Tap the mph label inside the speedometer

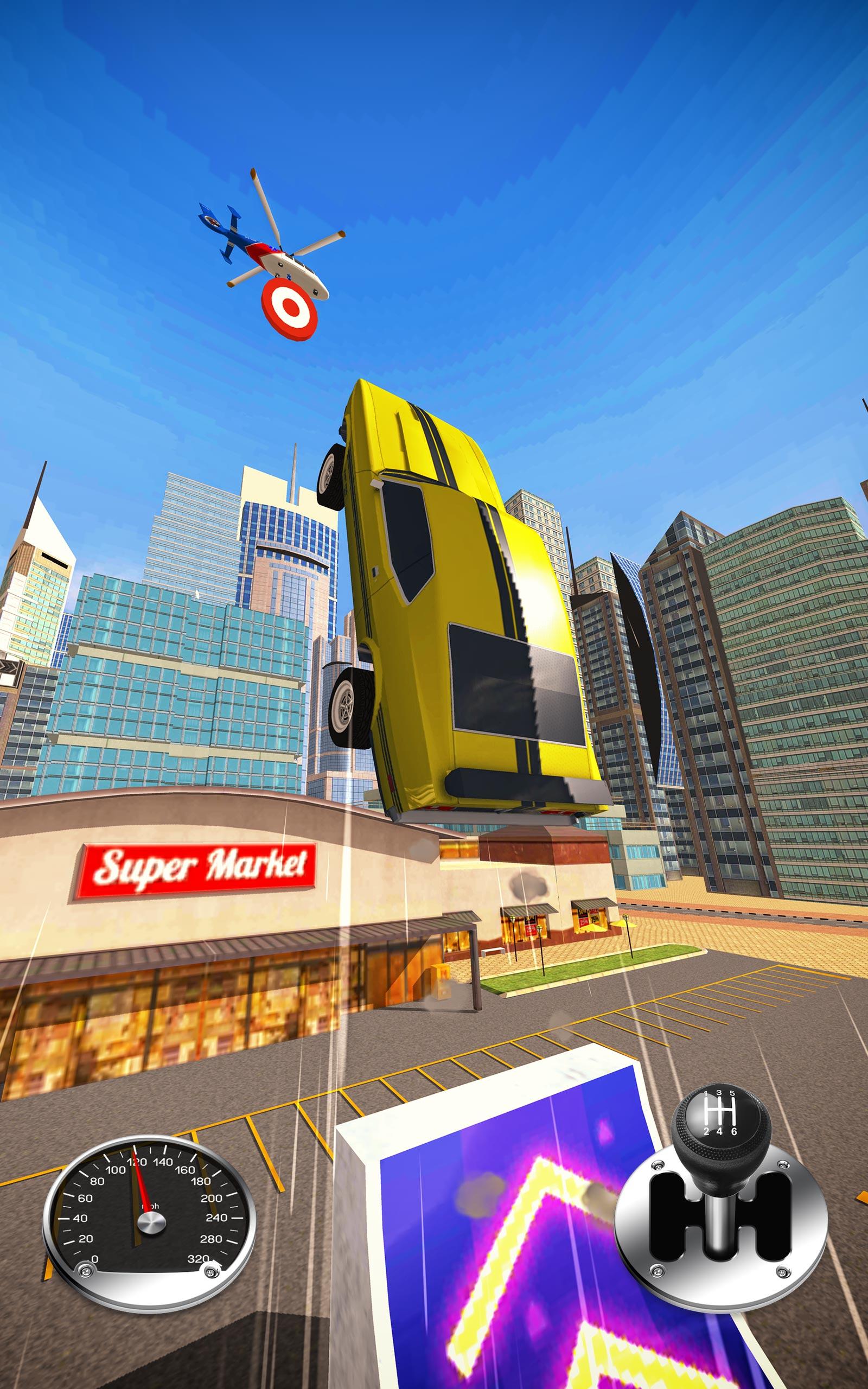point(150,1206)
